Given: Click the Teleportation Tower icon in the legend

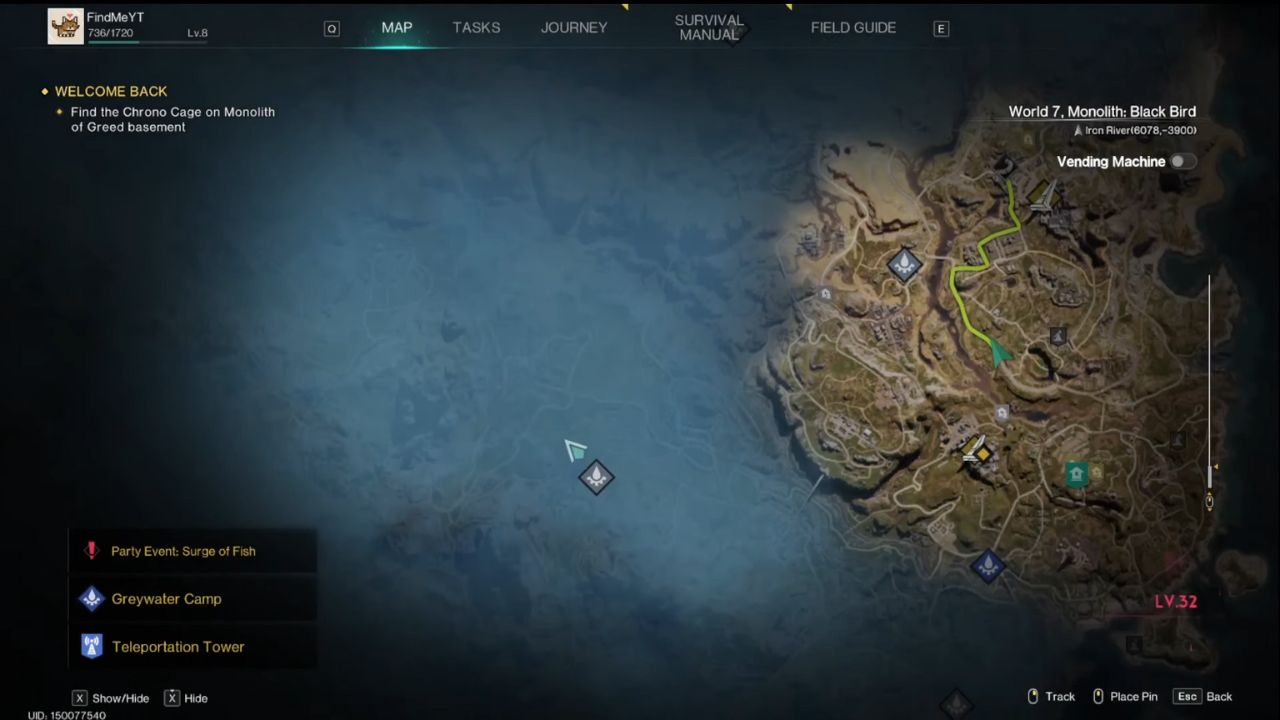Looking at the screenshot, I should (x=91, y=646).
